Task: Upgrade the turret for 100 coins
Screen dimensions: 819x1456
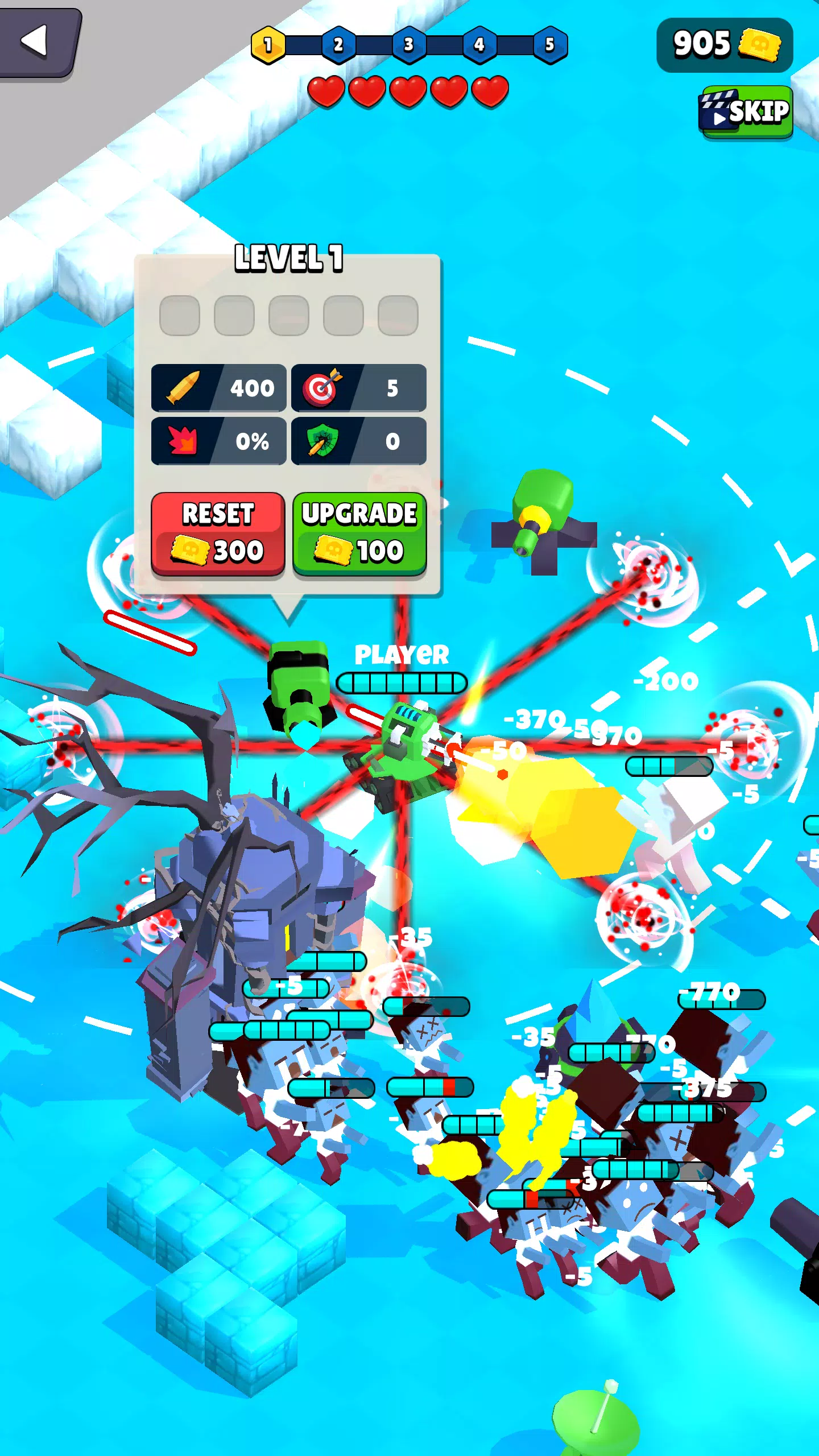Action: 359,533
